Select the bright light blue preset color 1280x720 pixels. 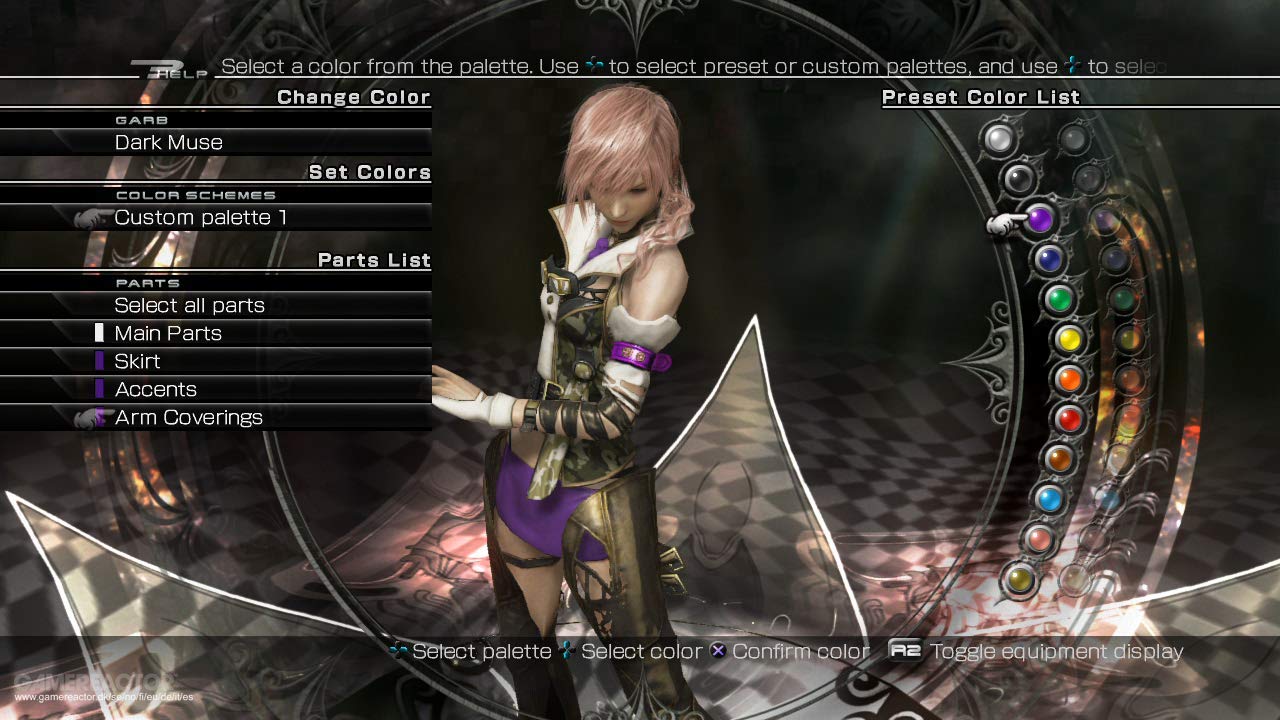(x=1049, y=498)
